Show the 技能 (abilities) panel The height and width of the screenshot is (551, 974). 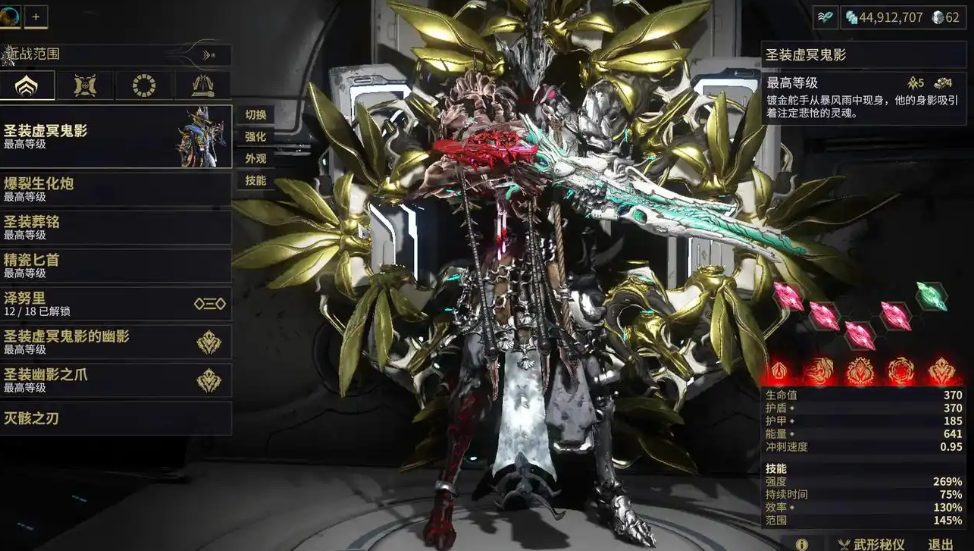255,181
